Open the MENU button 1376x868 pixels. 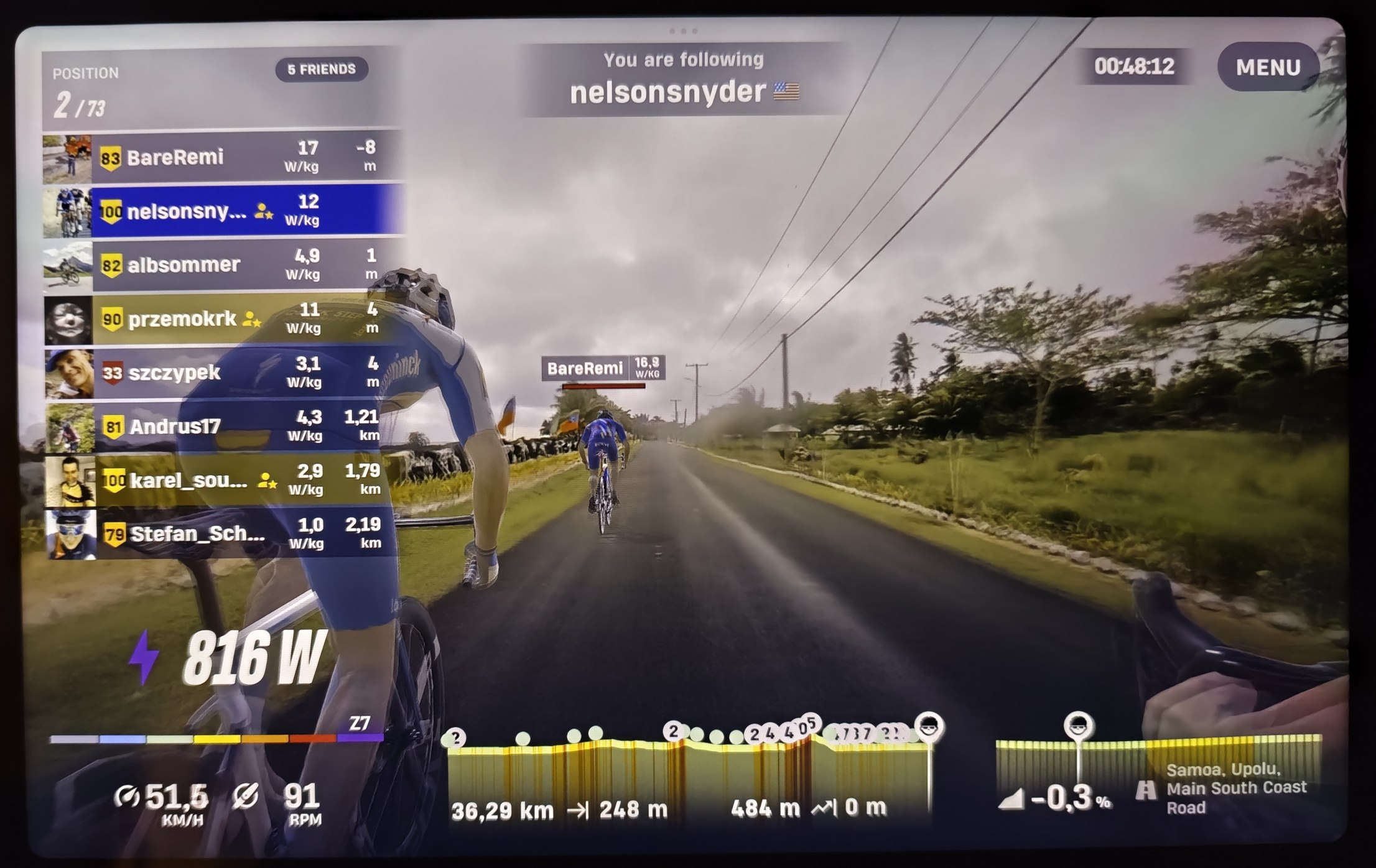(1268, 67)
